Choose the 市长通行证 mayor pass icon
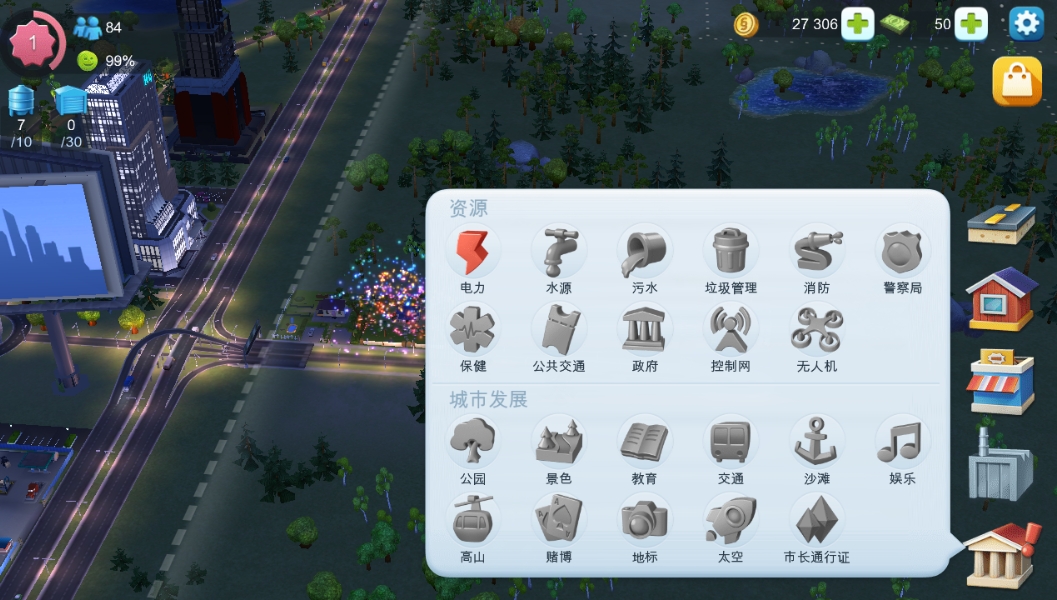The height and width of the screenshot is (600, 1057). click(817, 522)
